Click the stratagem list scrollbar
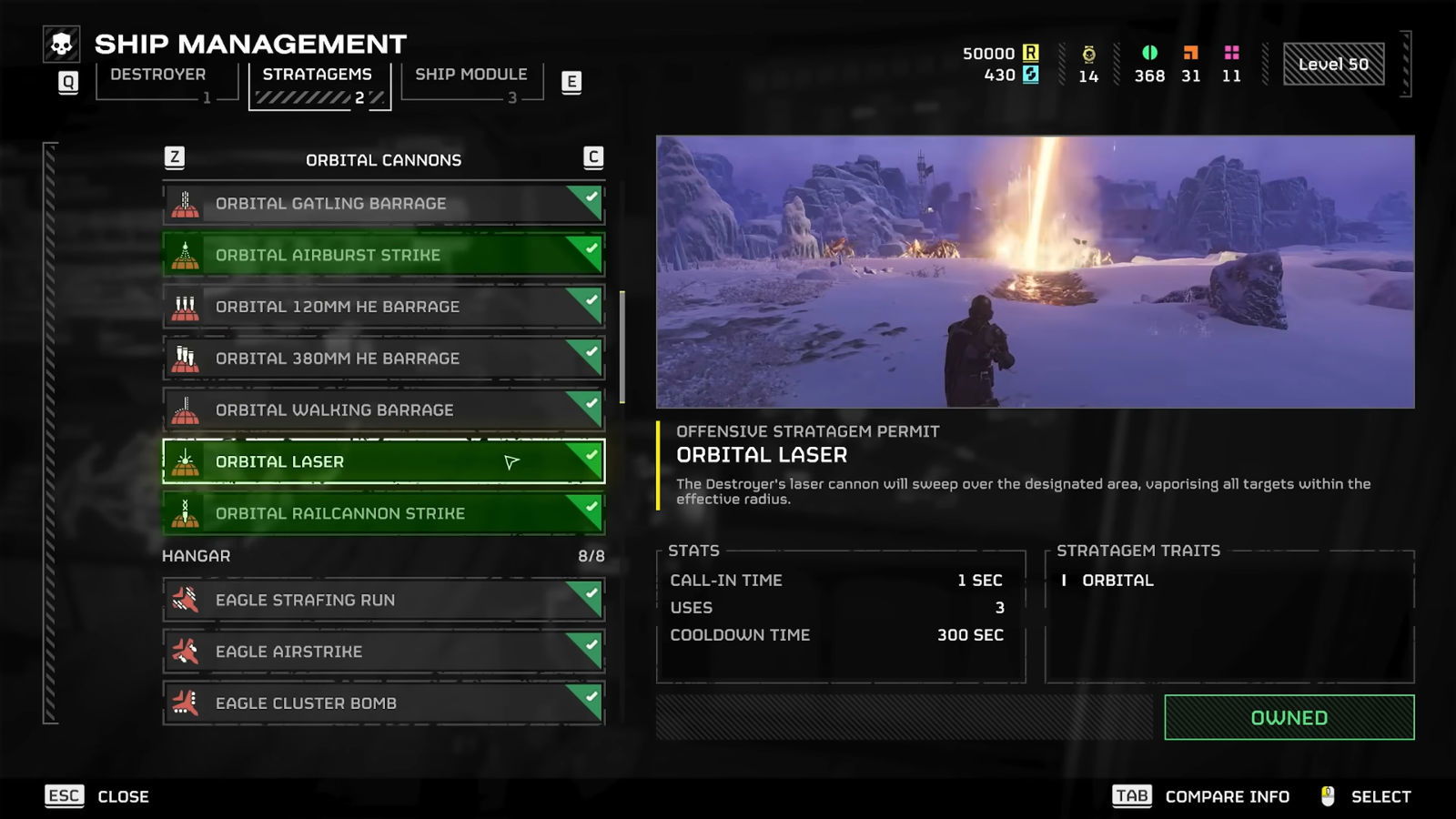The image size is (1456, 819). (x=622, y=347)
